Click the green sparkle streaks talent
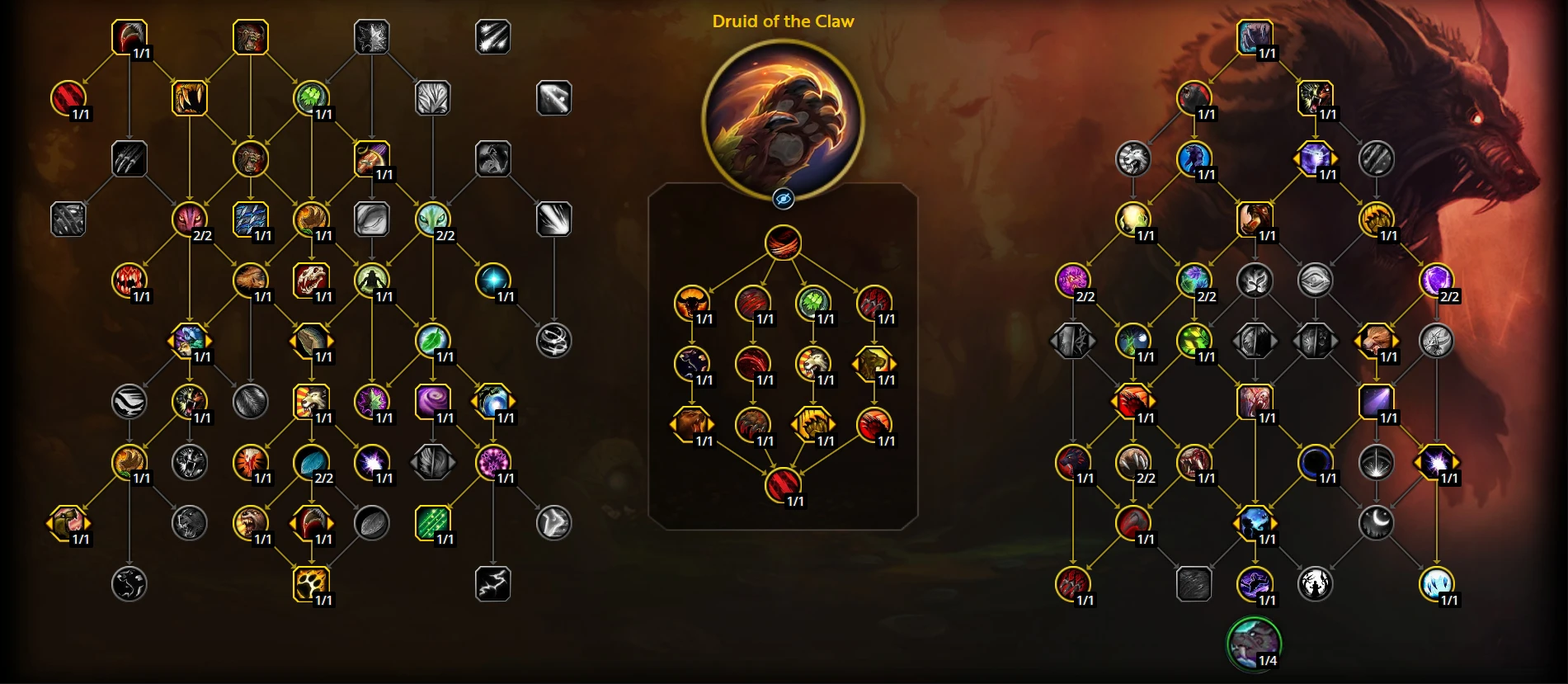The width and height of the screenshot is (1568, 684). [432, 523]
